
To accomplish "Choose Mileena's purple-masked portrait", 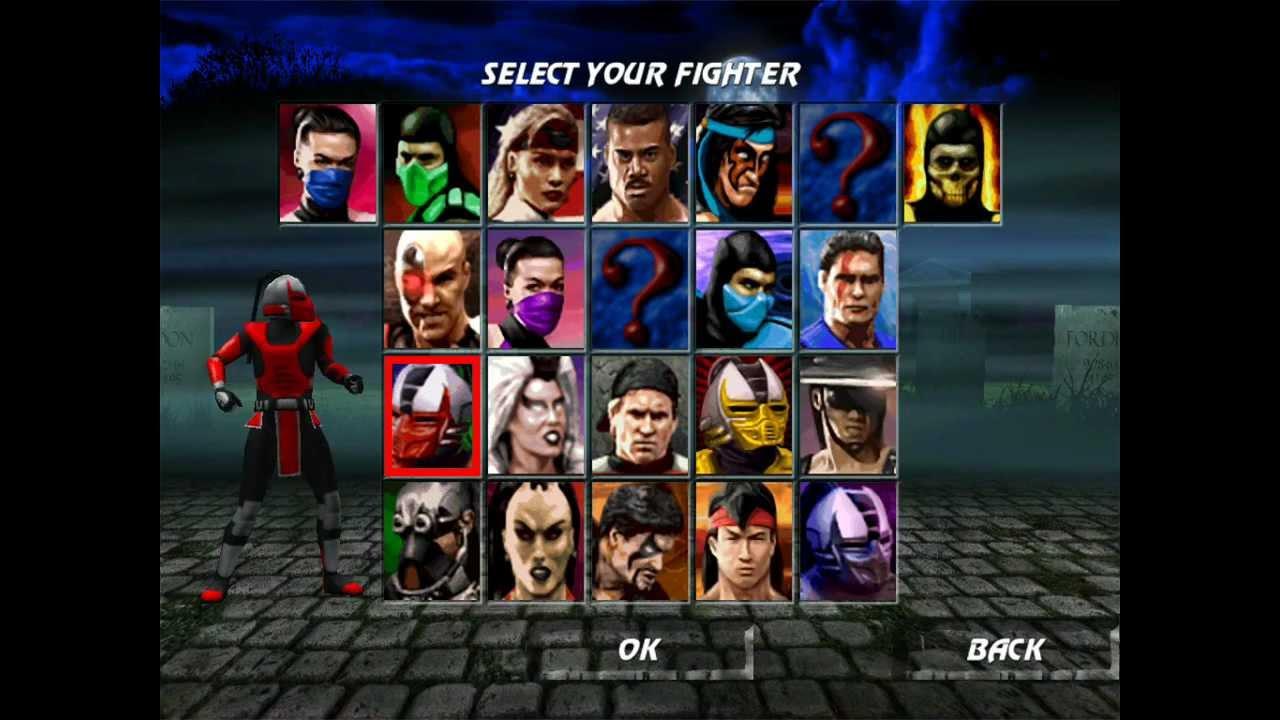I will [x=537, y=289].
